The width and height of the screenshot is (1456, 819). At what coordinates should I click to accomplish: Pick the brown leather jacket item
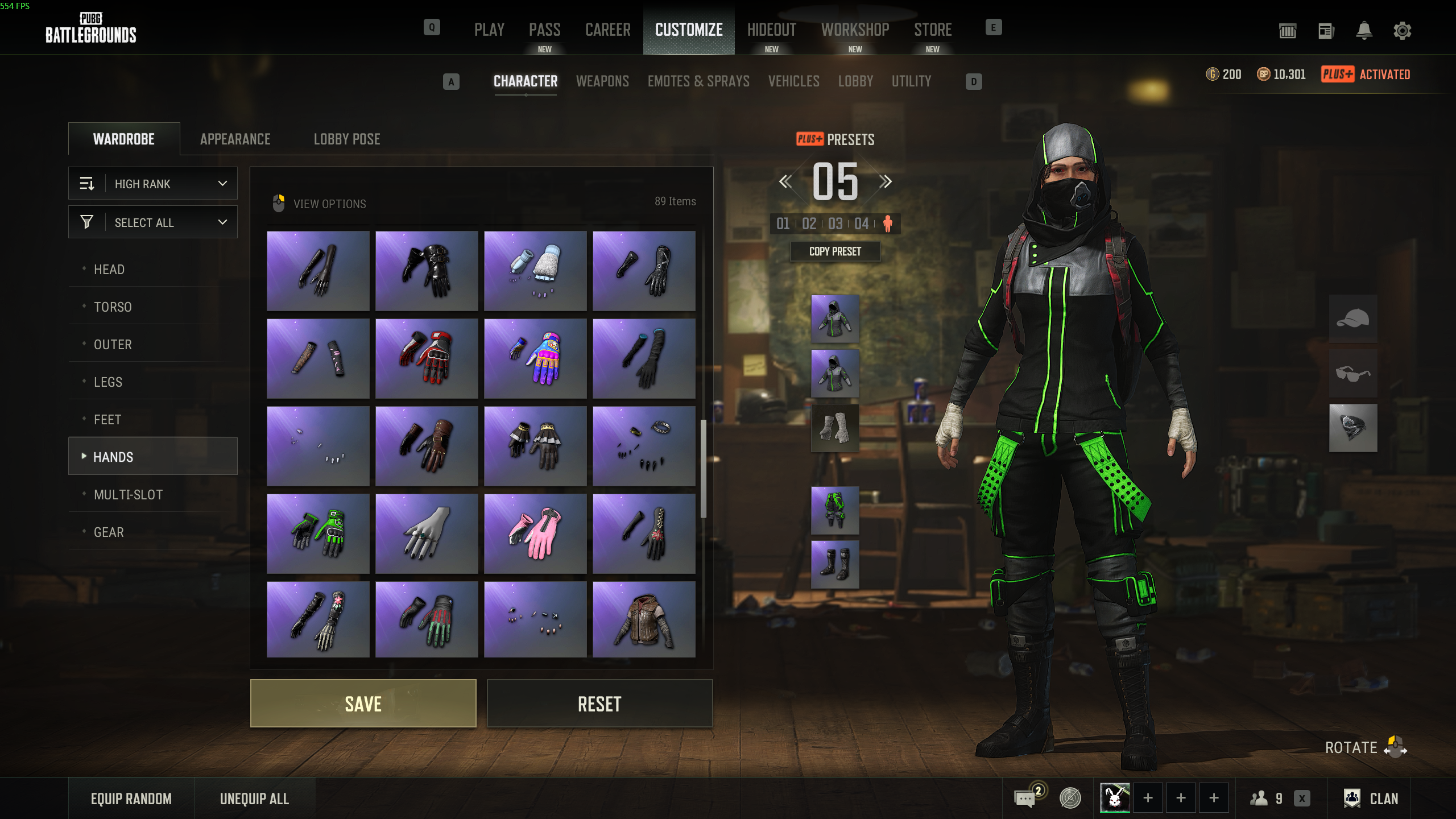[644, 620]
